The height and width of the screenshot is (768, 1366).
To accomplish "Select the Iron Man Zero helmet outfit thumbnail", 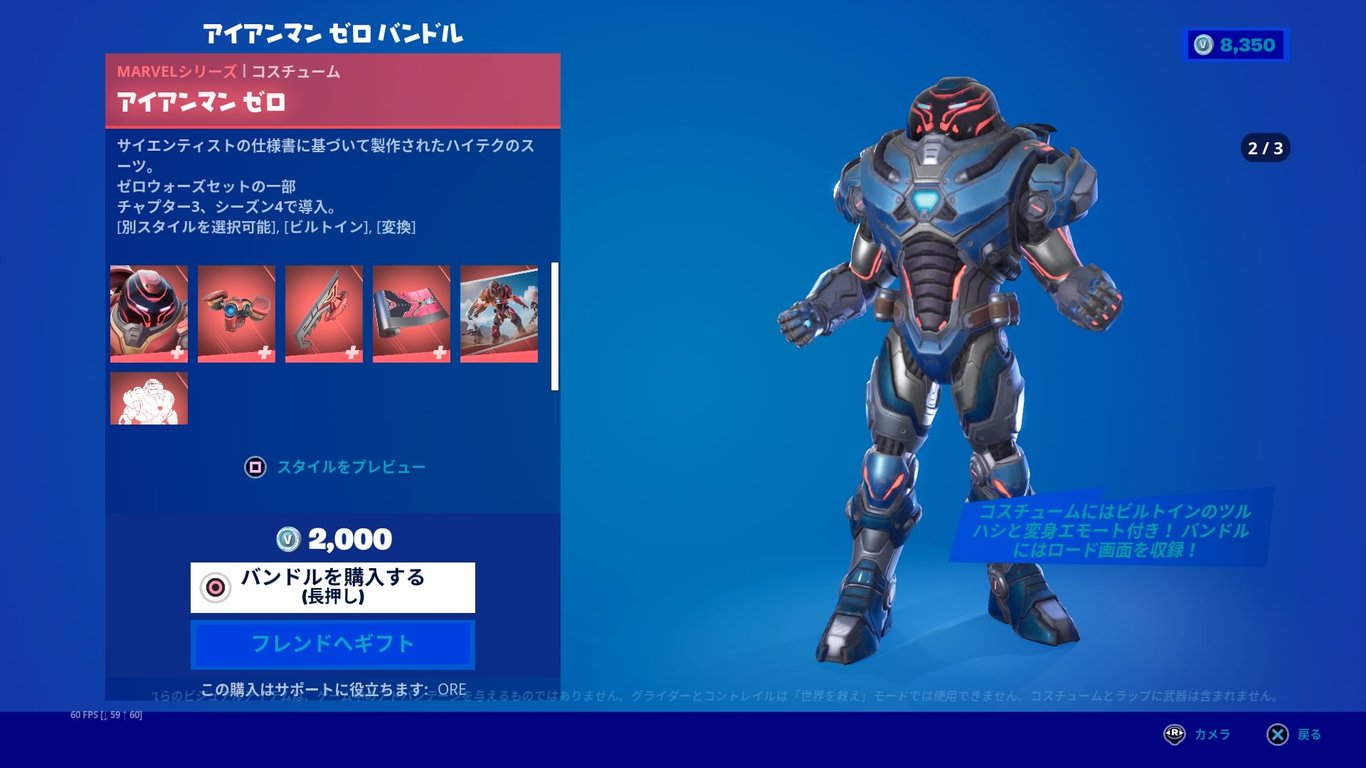I will tap(148, 315).
